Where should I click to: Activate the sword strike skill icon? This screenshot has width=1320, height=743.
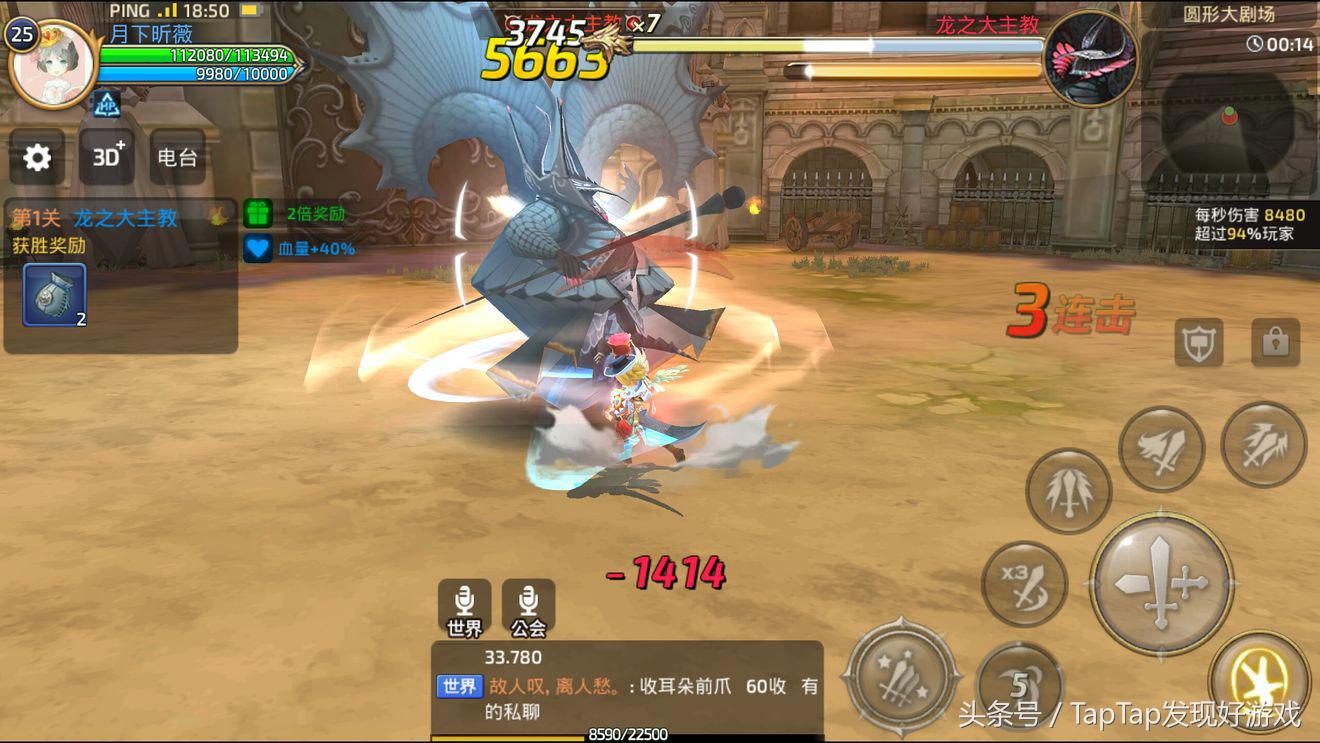click(x=1161, y=449)
